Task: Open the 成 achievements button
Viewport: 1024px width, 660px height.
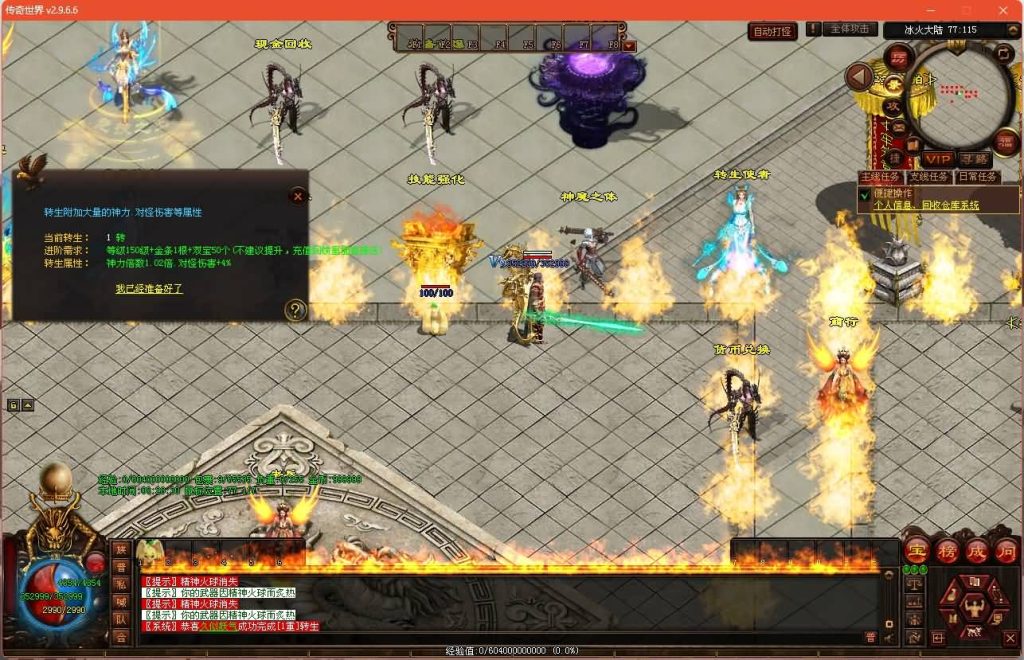Action: click(x=976, y=551)
